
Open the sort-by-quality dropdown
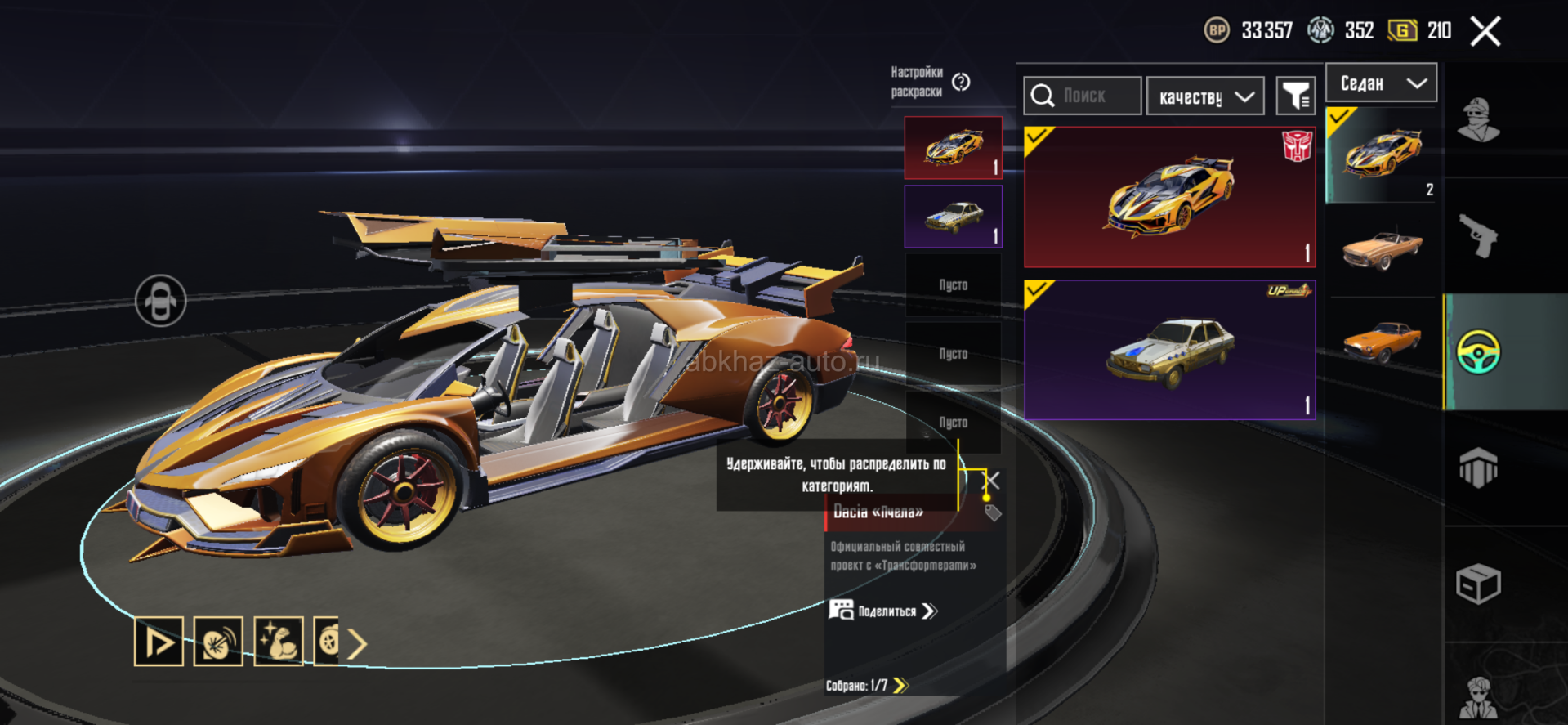click(x=1205, y=96)
